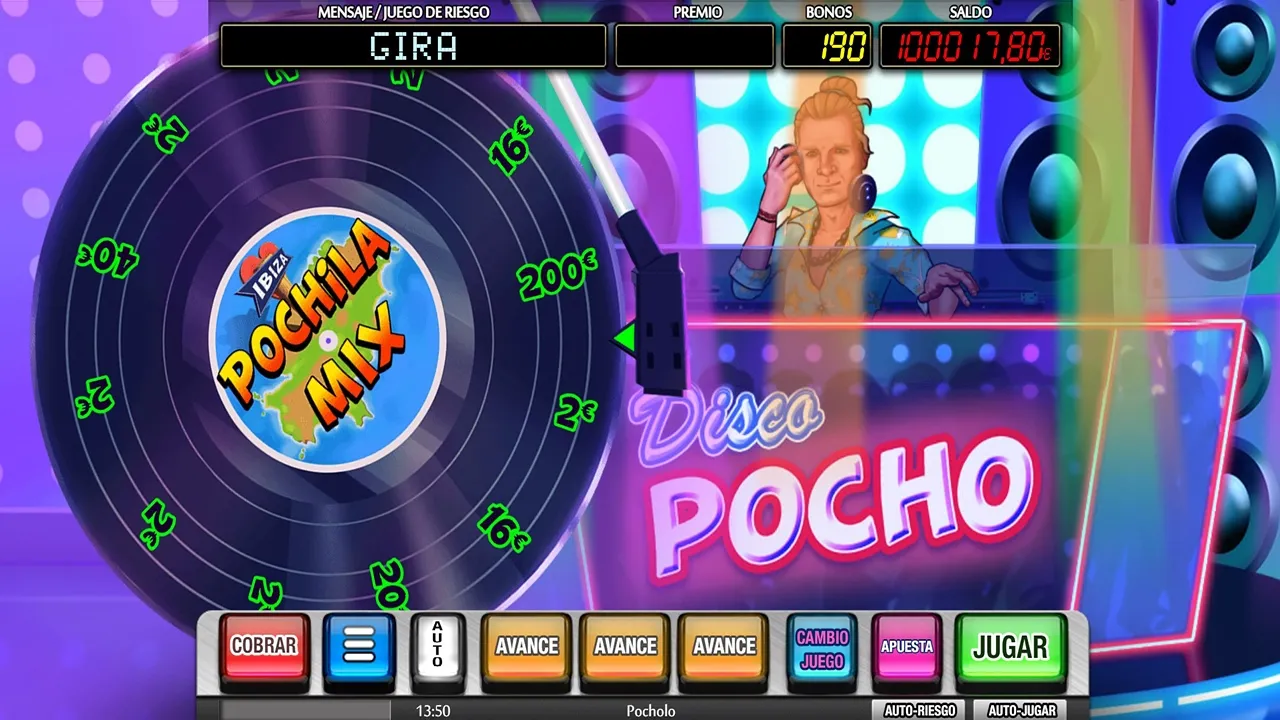
Task: Click the middle AVANCE button
Action: [624, 645]
